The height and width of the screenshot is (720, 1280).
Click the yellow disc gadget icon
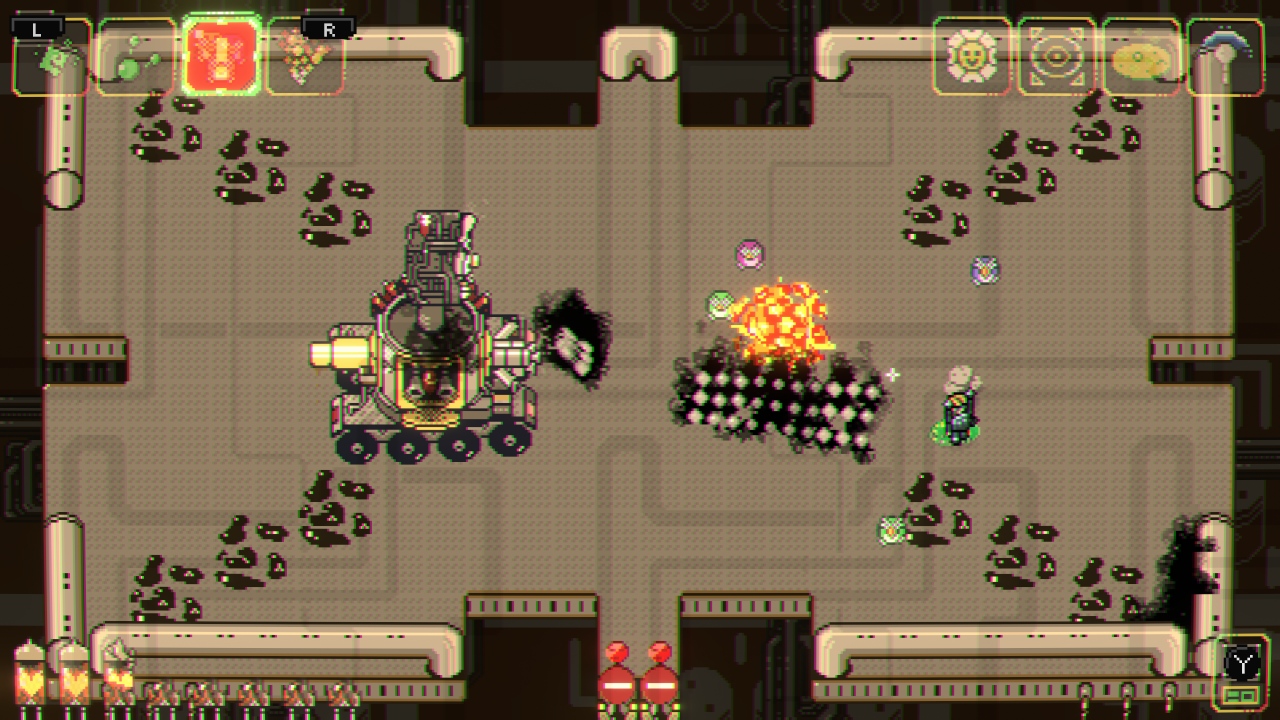click(1142, 57)
